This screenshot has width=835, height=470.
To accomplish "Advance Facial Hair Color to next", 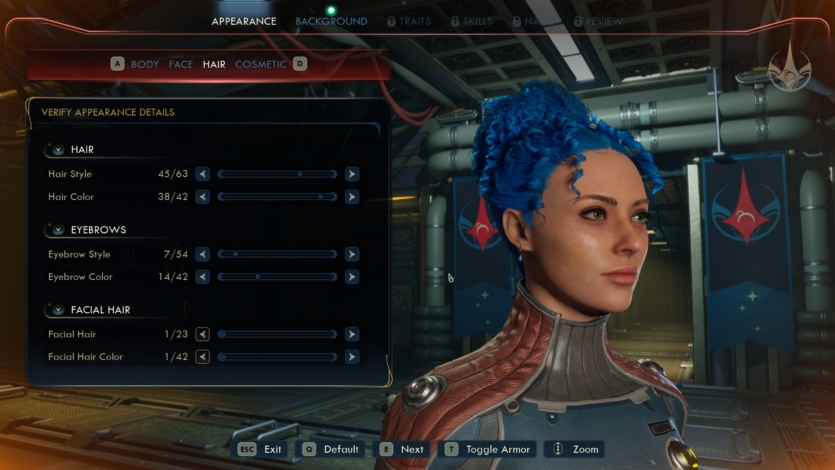I will point(352,357).
